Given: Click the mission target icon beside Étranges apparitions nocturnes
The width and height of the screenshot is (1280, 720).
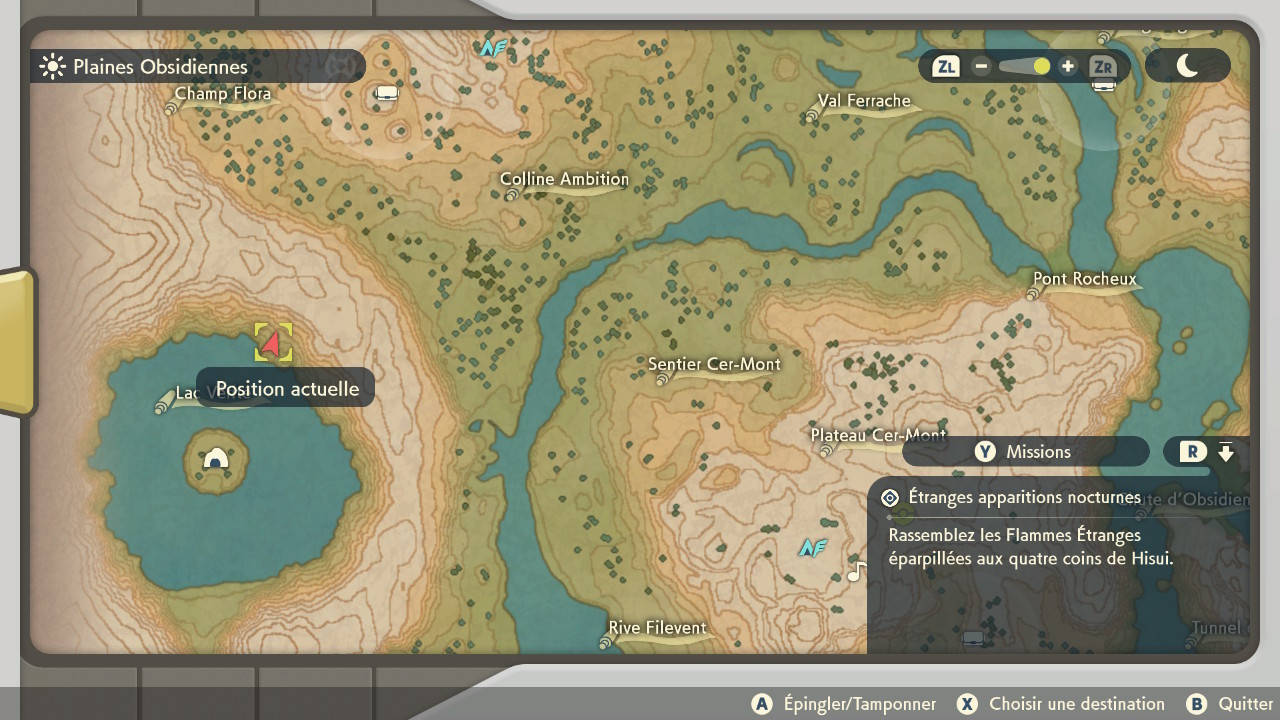Looking at the screenshot, I should click(889, 497).
